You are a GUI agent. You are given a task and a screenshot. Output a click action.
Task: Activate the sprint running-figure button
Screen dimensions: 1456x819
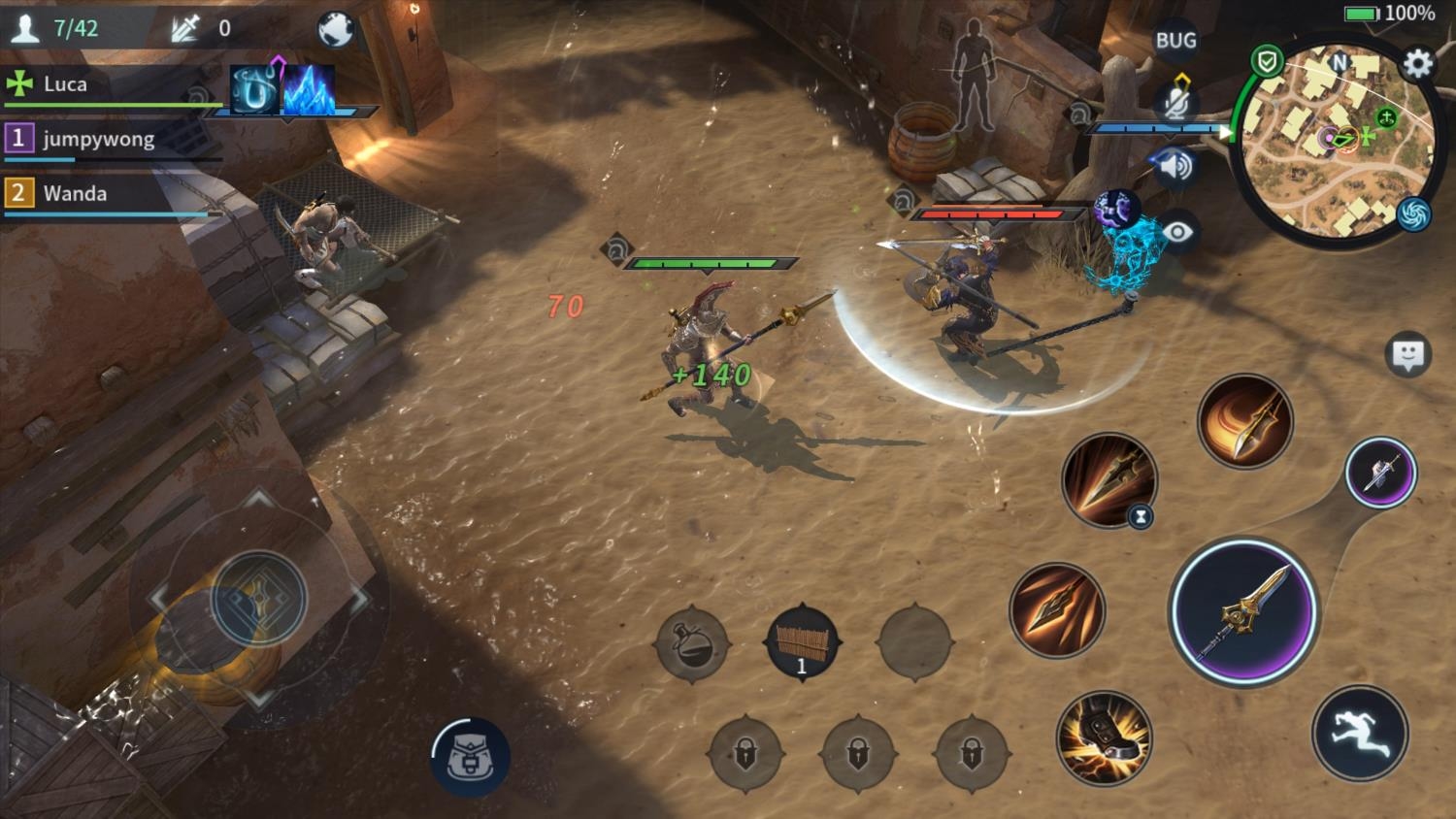(1359, 733)
